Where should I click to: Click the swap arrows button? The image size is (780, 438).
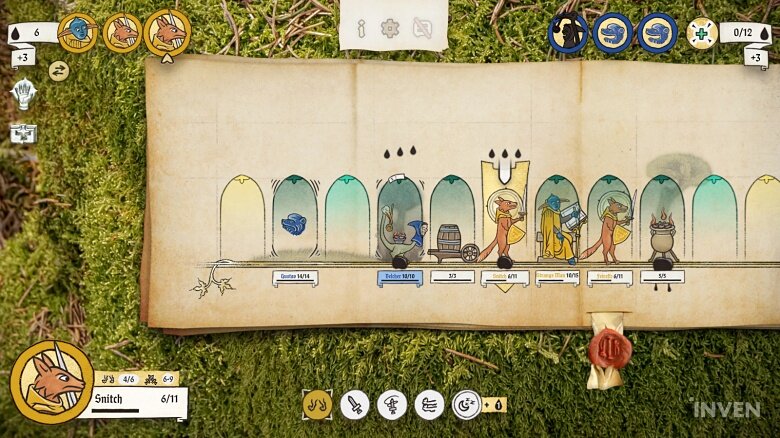click(58, 70)
